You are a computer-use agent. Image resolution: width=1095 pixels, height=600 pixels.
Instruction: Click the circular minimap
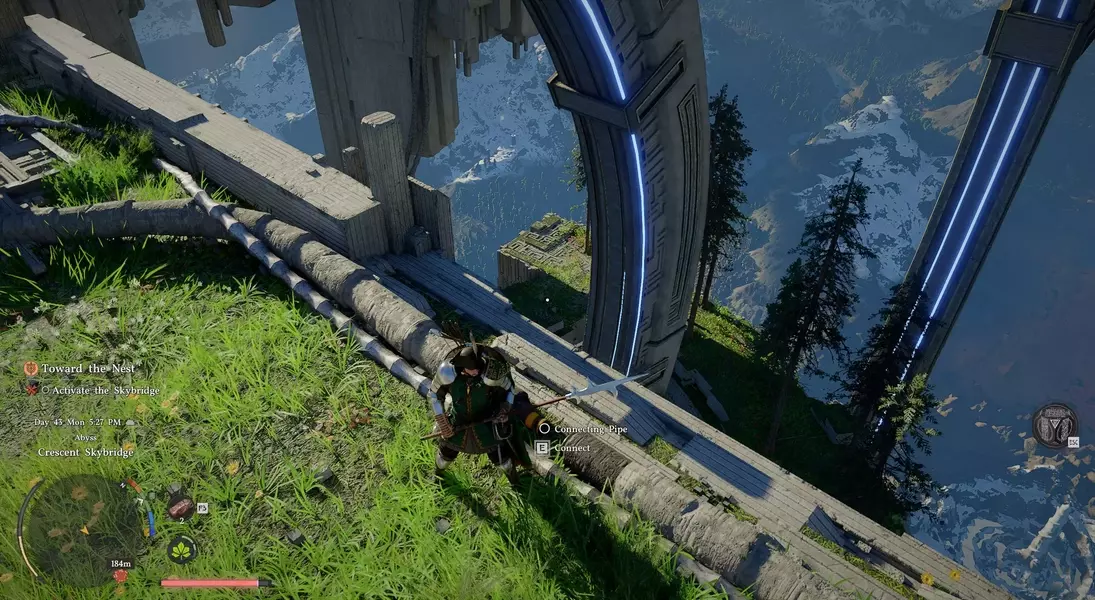click(x=85, y=525)
